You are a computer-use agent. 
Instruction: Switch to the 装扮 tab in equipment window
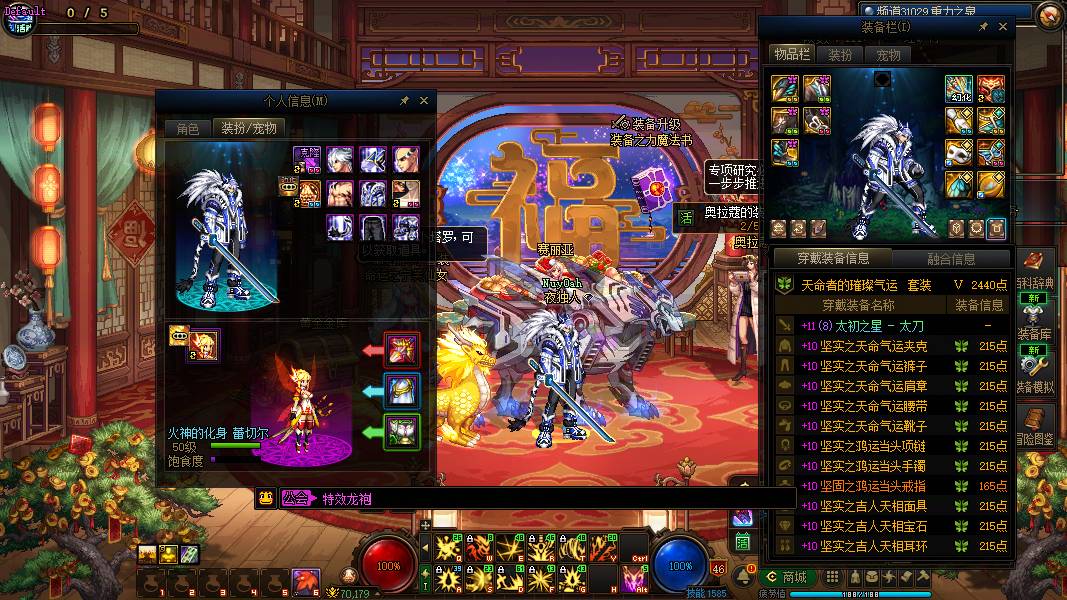coord(840,54)
